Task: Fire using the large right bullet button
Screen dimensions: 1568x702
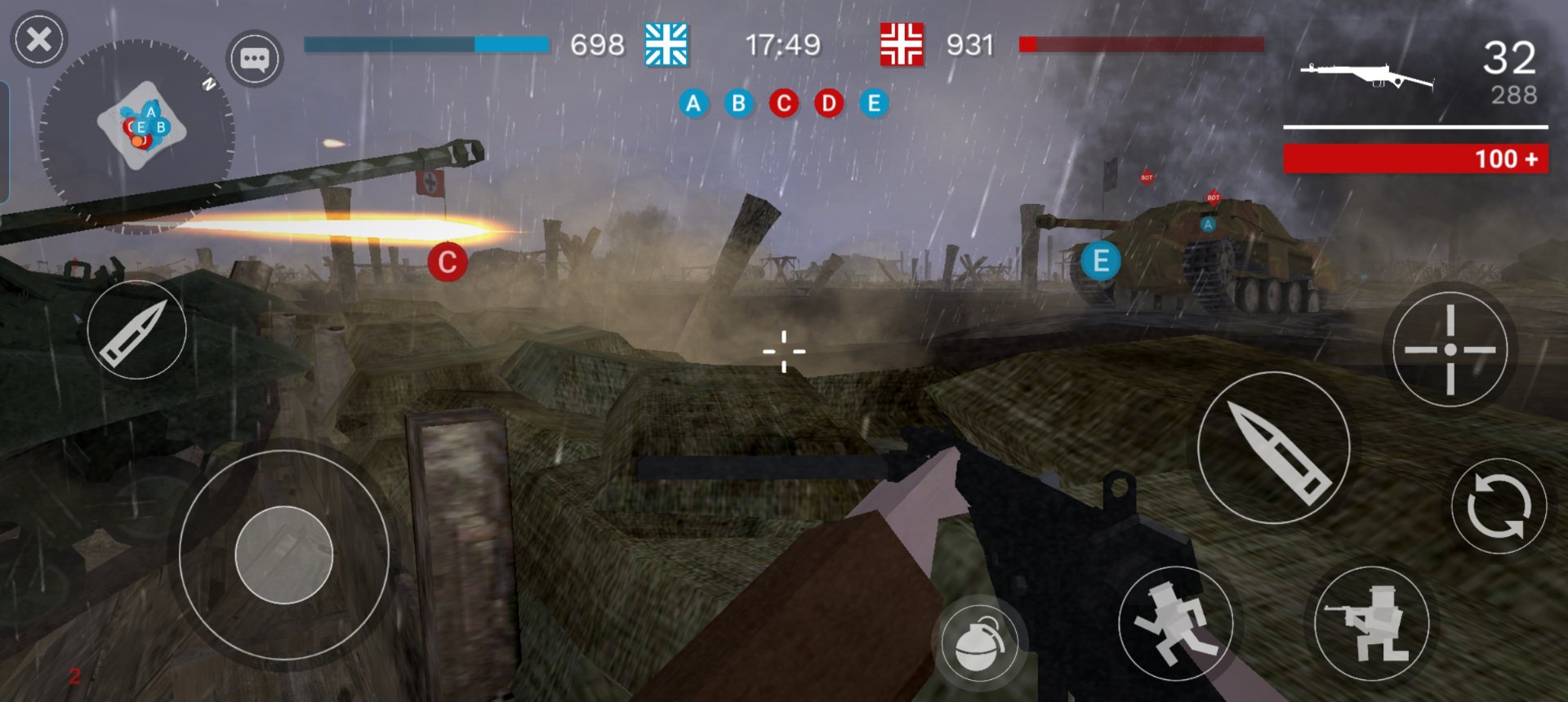Action: (x=1273, y=448)
